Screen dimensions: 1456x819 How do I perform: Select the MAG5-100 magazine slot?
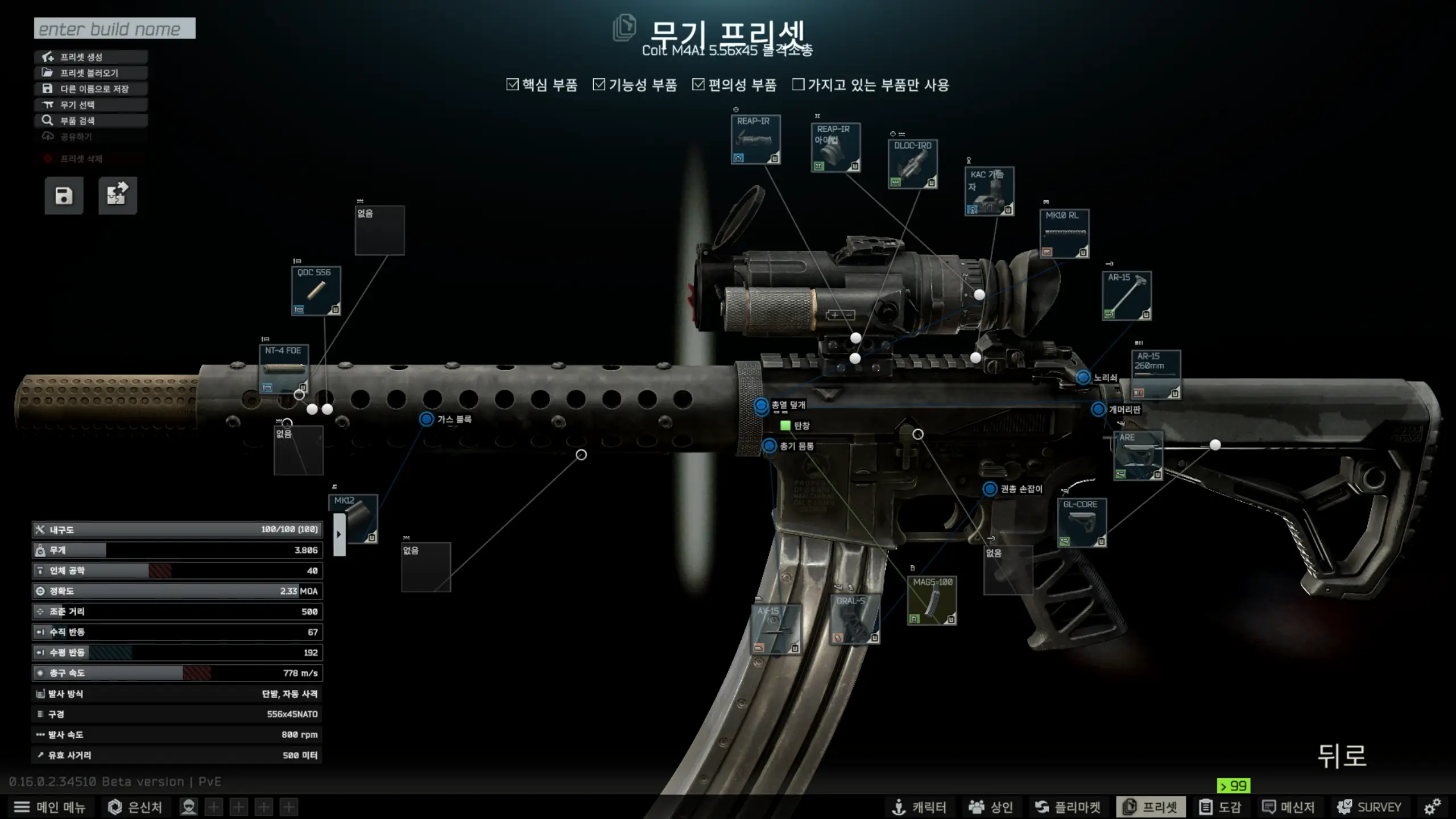point(932,601)
